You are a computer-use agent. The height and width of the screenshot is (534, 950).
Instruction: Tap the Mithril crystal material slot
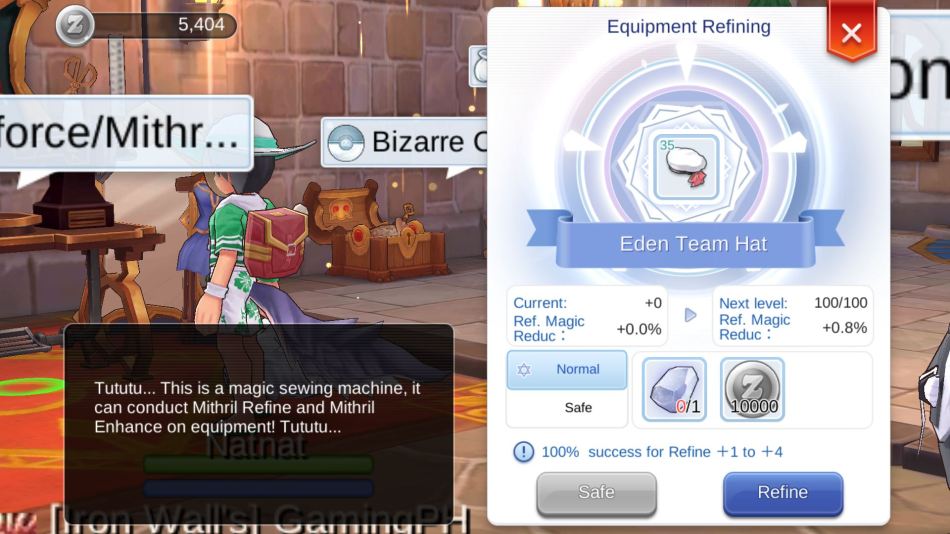[x=674, y=388]
